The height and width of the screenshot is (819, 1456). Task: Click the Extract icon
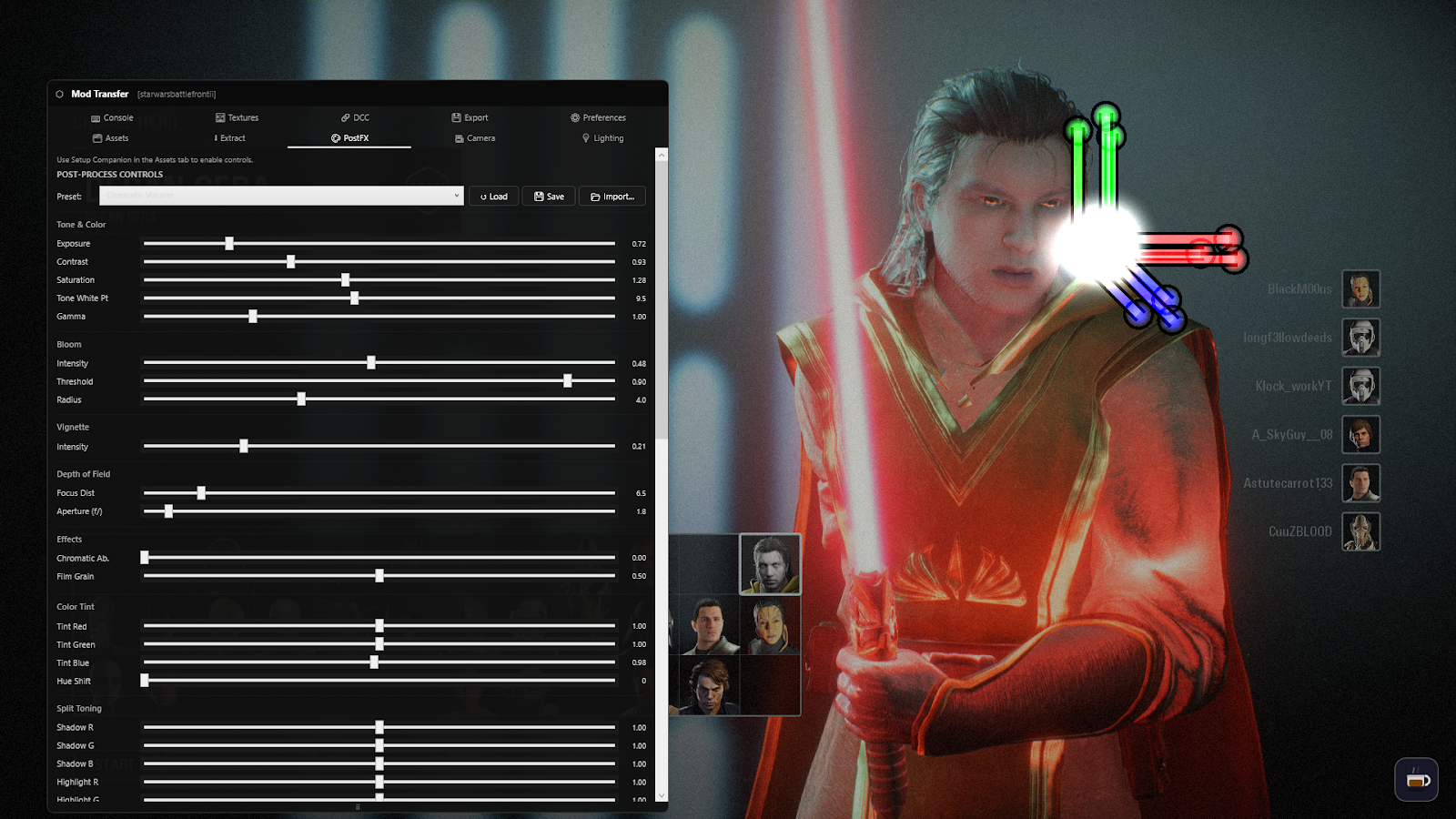(216, 137)
